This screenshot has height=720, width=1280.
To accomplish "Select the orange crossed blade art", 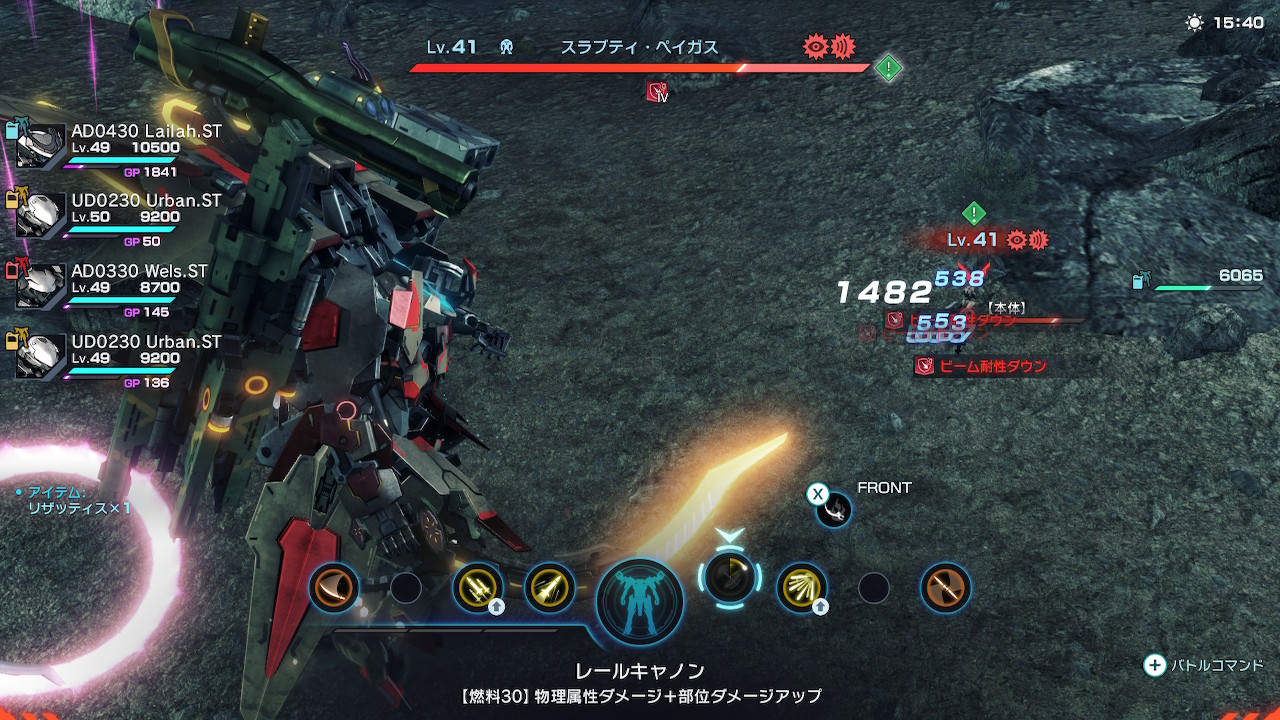I will [x=945, y=587].
